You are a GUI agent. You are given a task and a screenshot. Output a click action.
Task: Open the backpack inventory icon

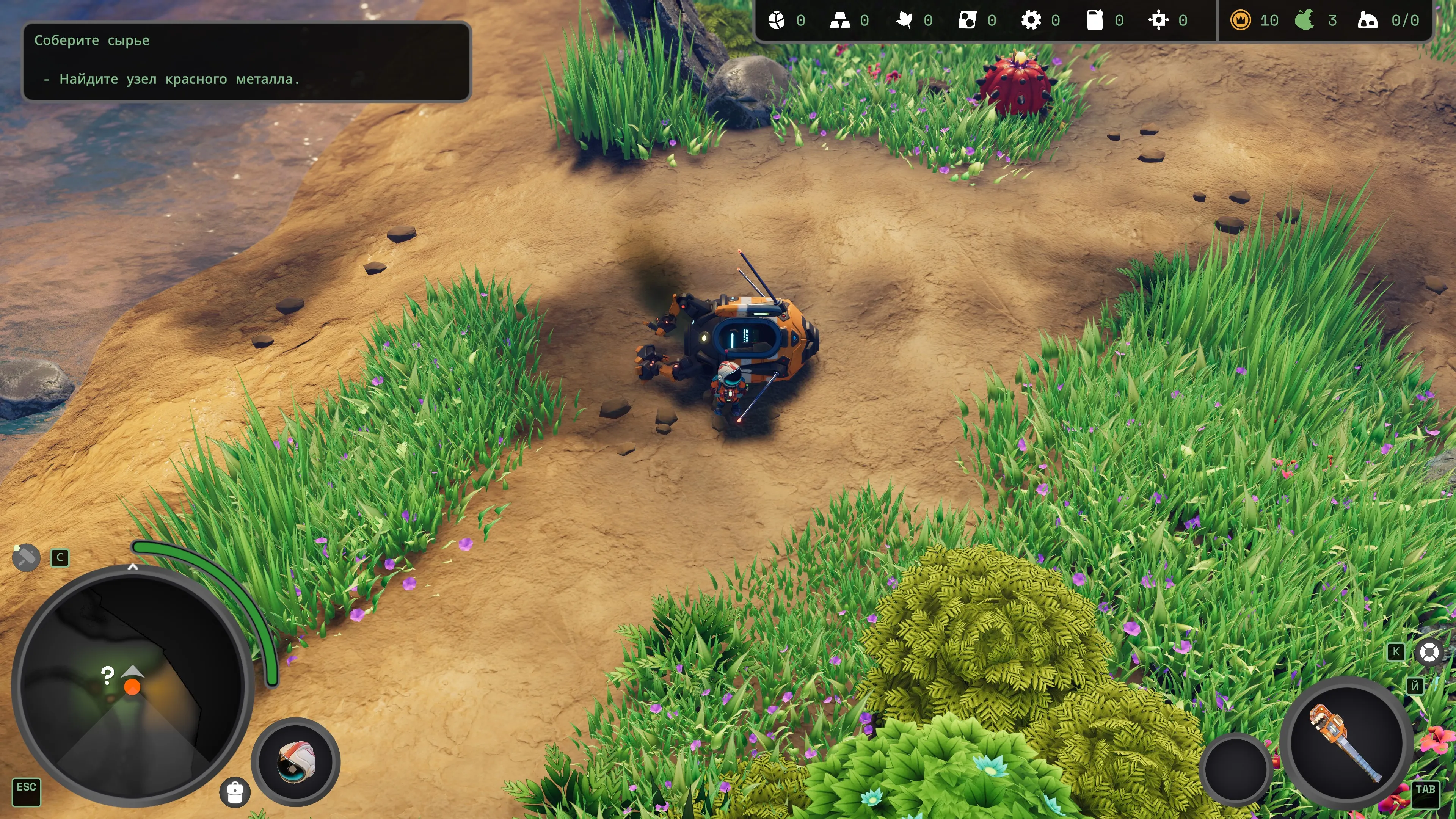235,792
